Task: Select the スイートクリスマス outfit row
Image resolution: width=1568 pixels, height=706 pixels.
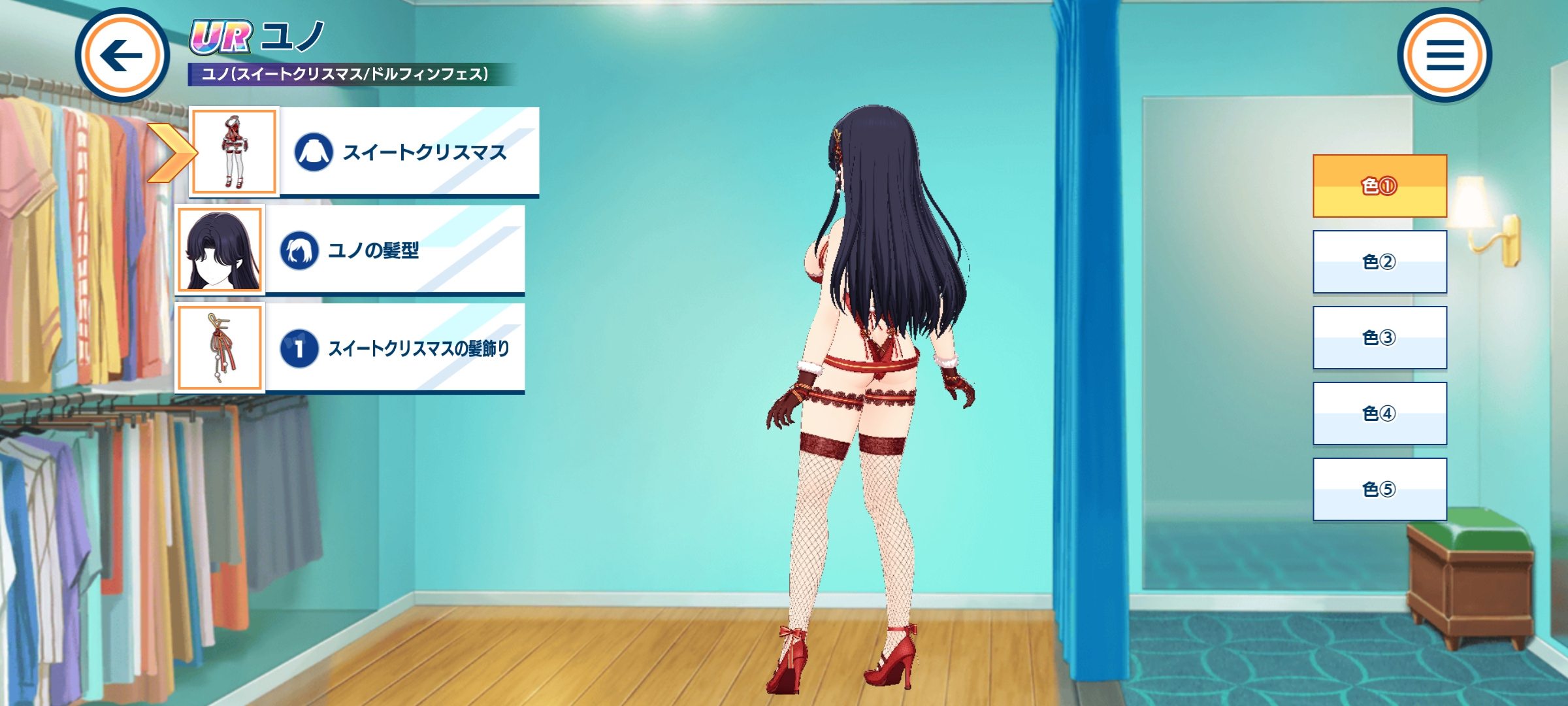Action: 409,152
